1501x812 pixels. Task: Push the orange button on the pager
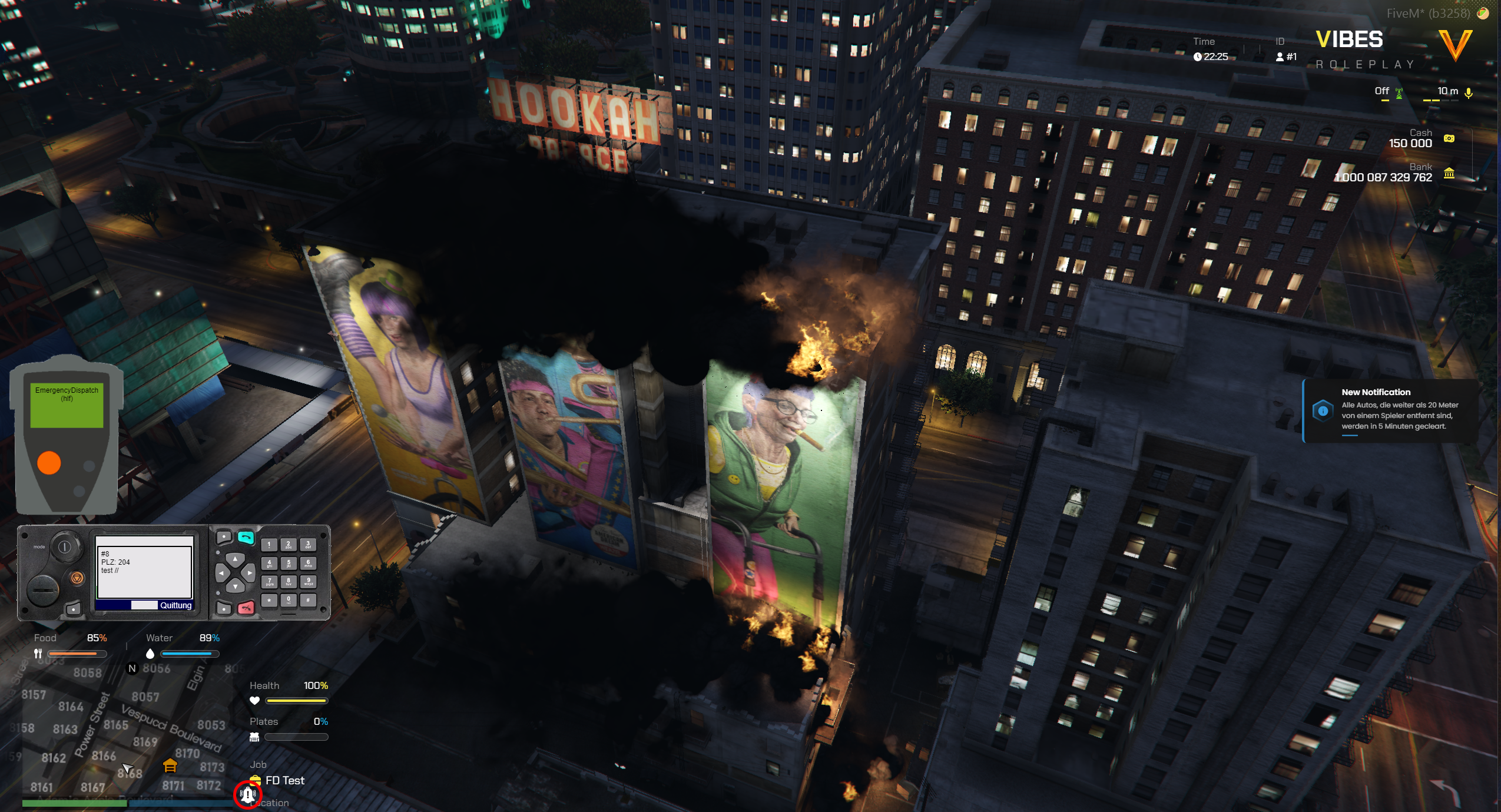point(49,463)
